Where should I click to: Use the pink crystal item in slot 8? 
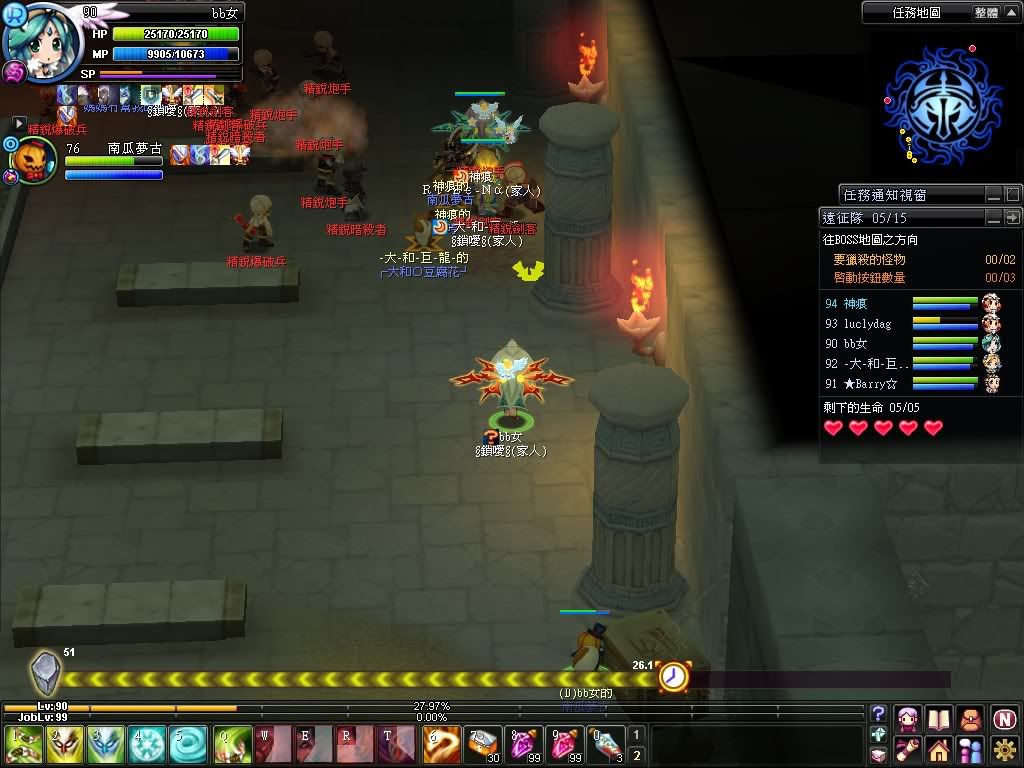[x=524, y=745]
